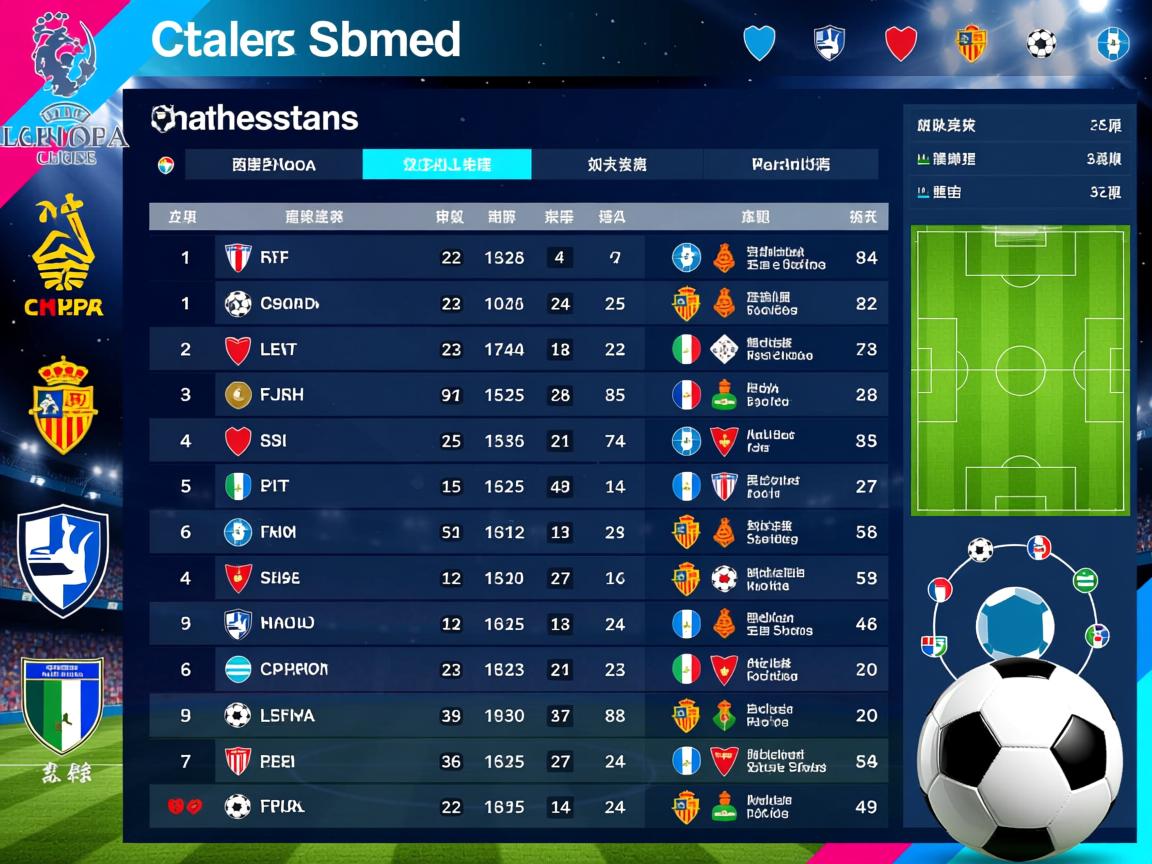Select the blue and white shield crest in sidebar

click(x=64, y=558)
